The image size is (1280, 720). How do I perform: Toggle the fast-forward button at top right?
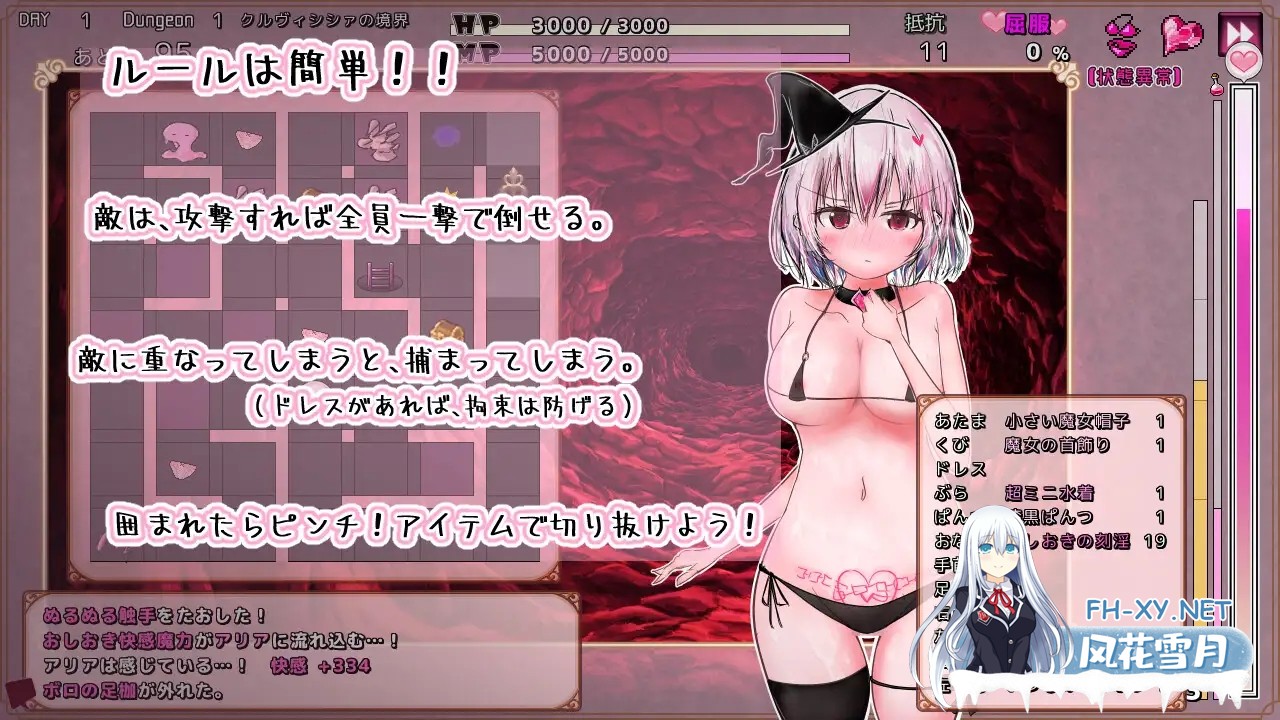click(x=1239, y=28)
